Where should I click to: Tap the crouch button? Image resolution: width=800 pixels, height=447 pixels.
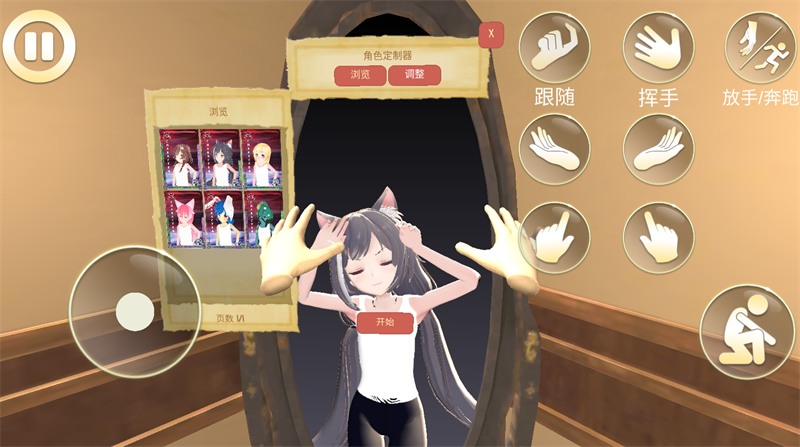pyautogui.click(x=746, y=332)
